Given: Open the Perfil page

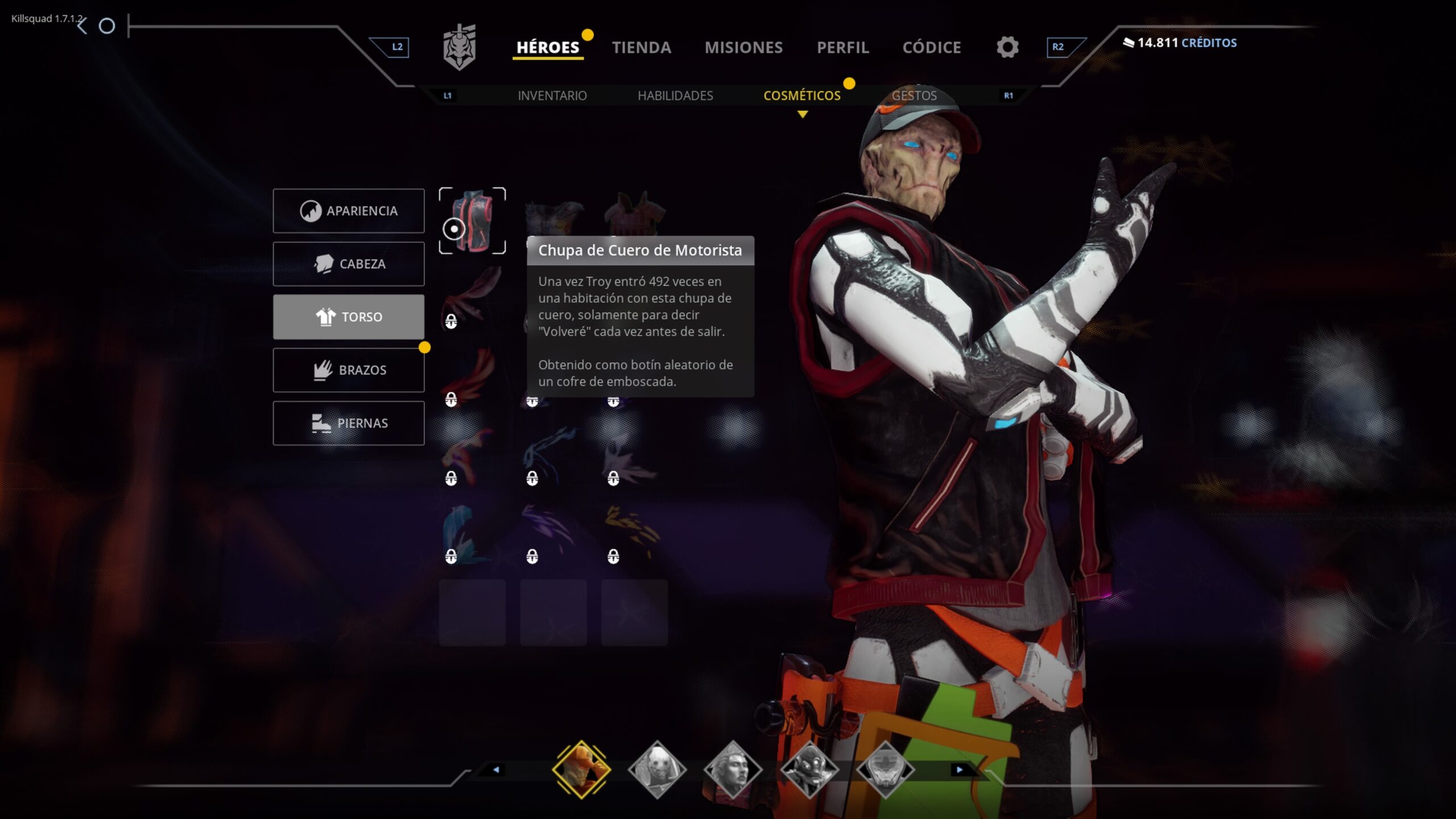Looking at the screenshot, I should click(842, 47).
